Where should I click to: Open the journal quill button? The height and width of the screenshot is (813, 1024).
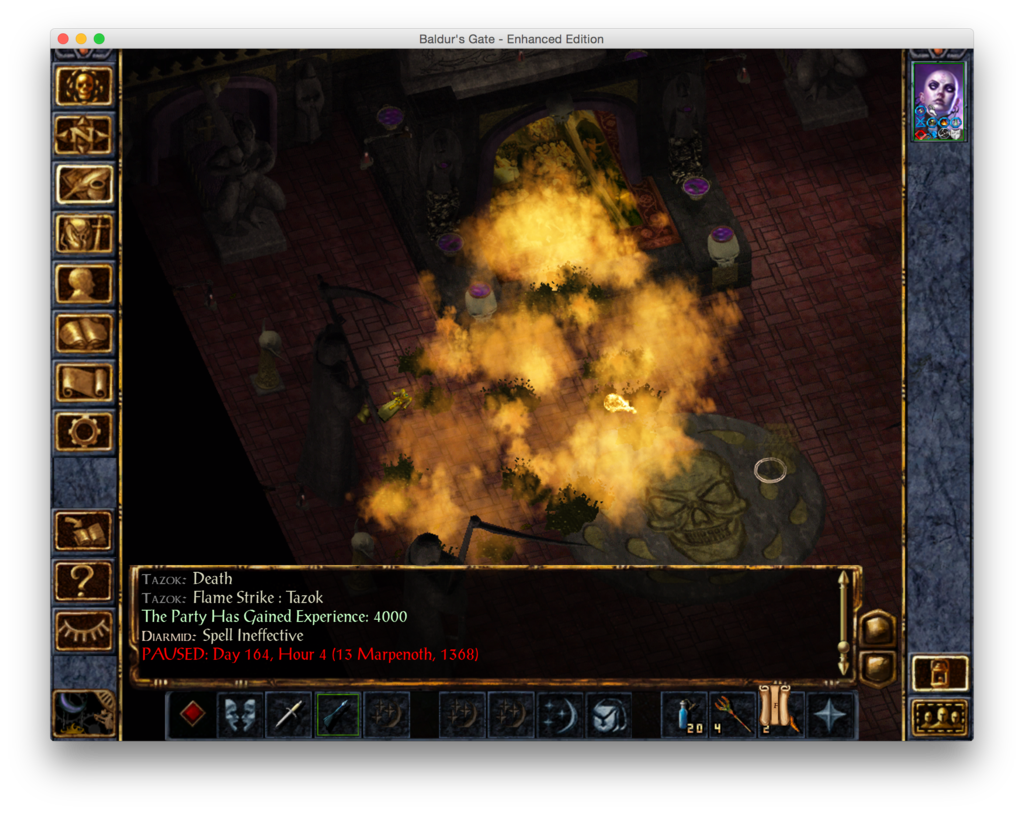coord(84,184)
